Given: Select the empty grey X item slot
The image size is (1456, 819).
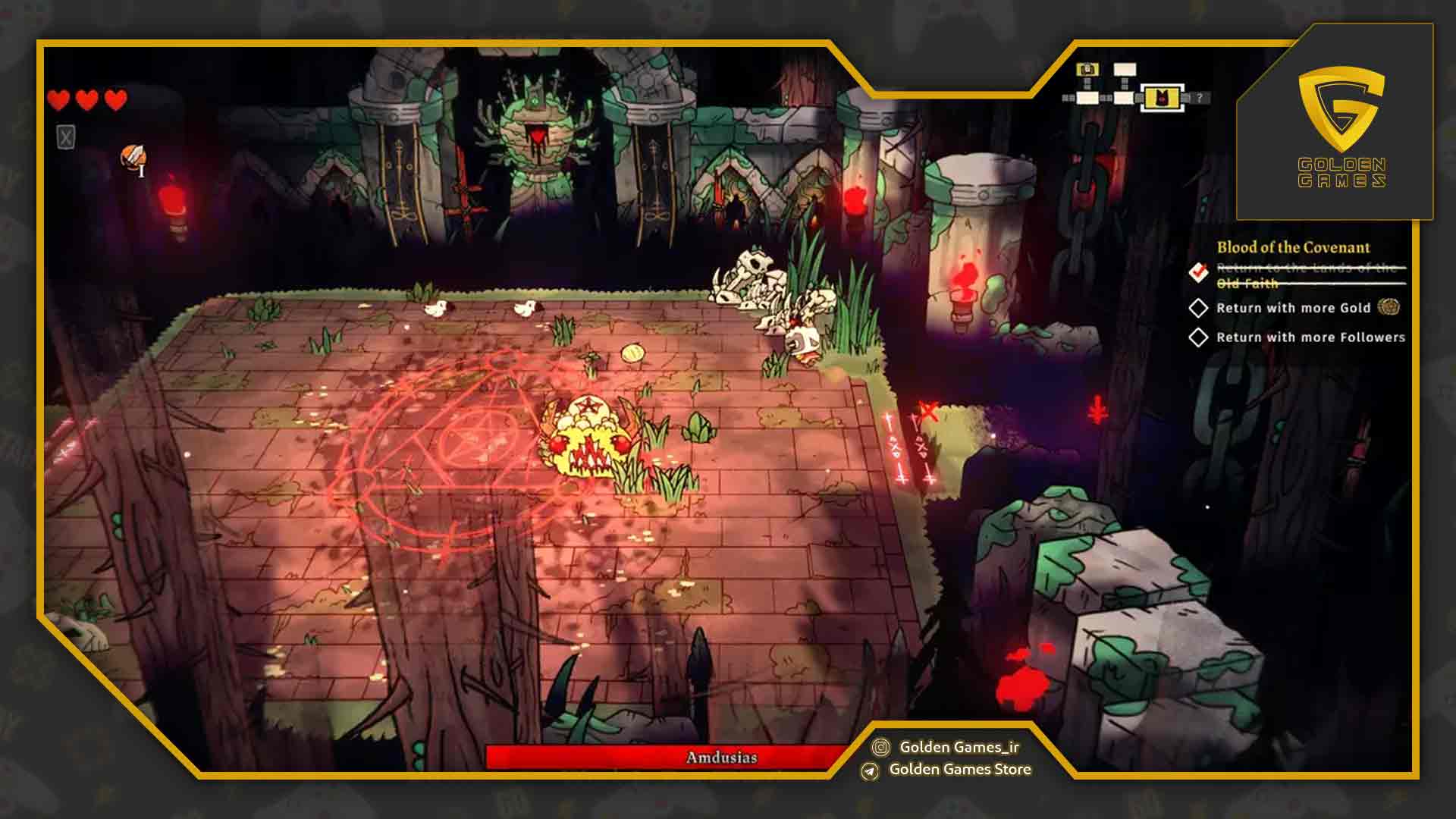Looking at the screenshot, I should [x=66, y=137].
